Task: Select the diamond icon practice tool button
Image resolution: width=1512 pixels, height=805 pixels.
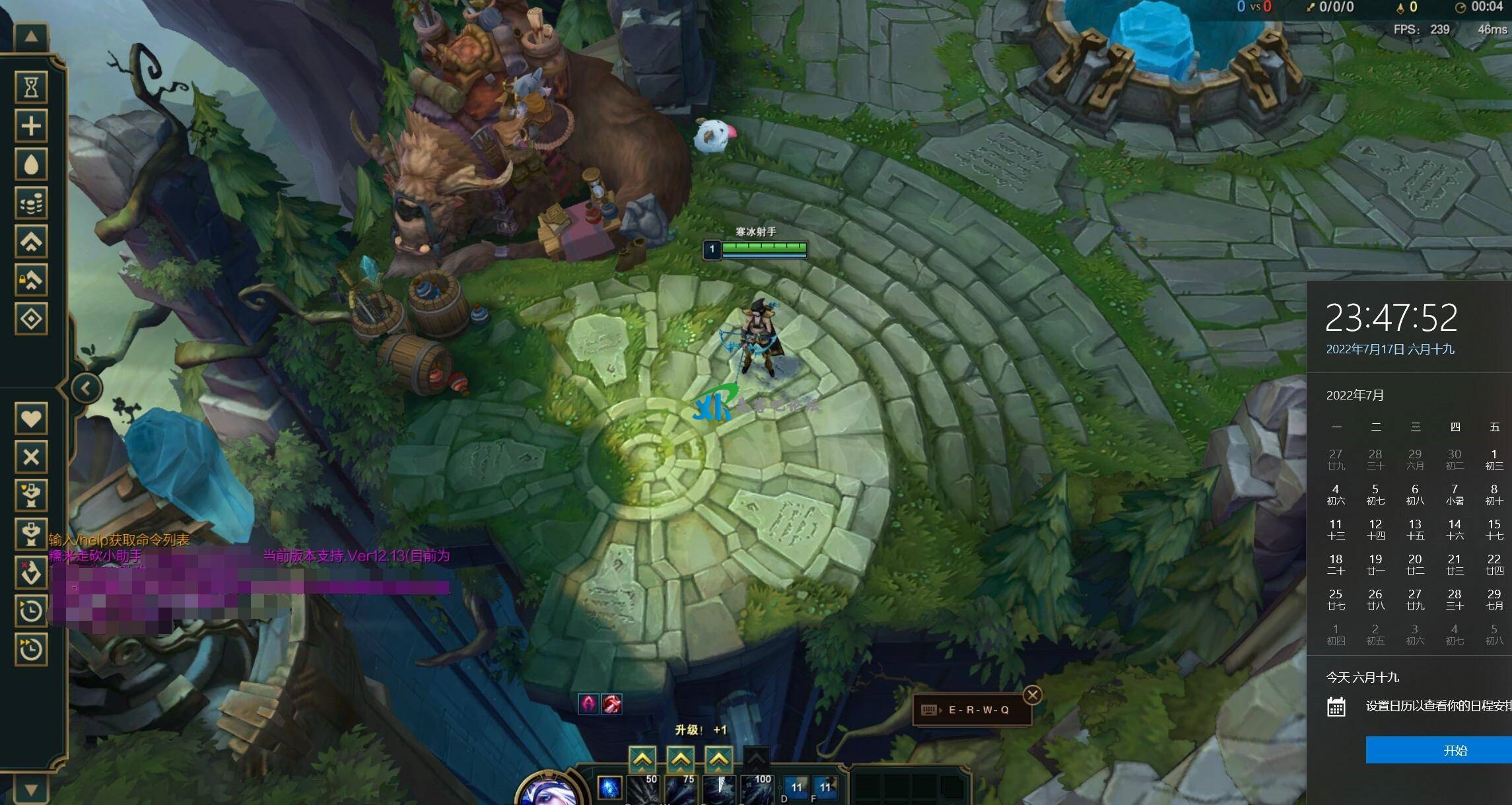Action: (x=31, y=320)
